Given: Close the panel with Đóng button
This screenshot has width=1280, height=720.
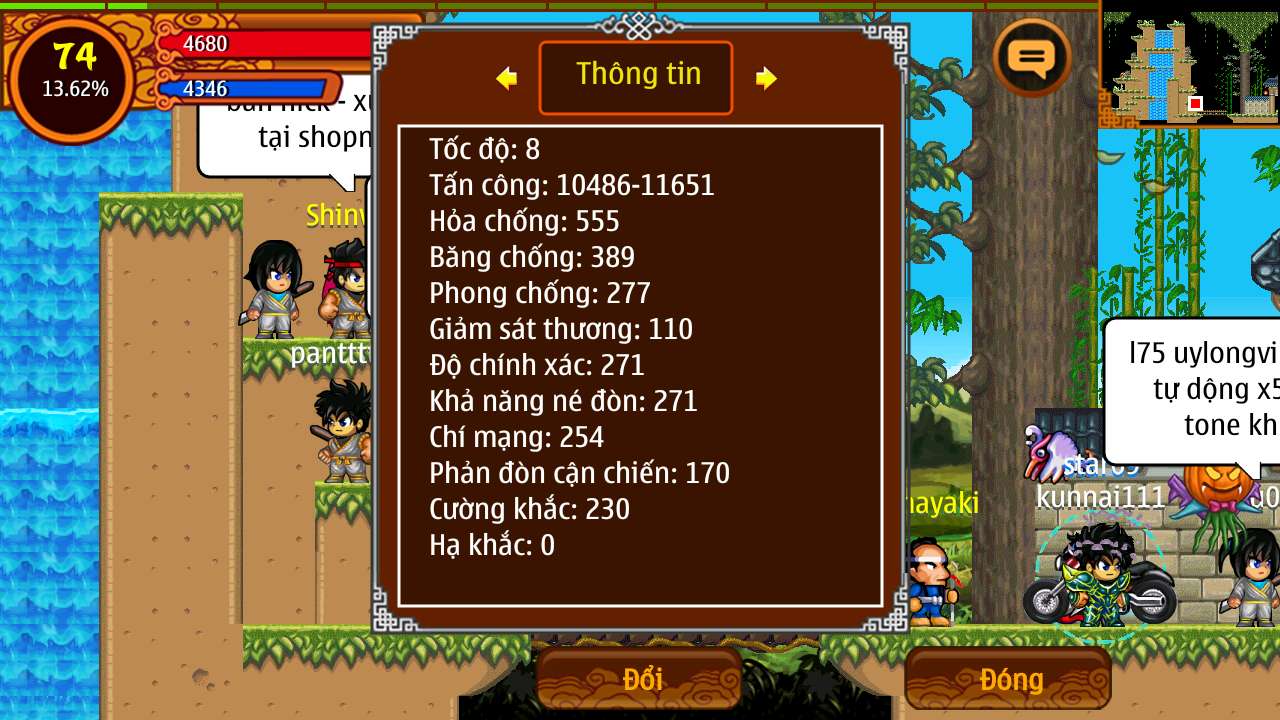Looking at the screenshot, I should click(1008, 679).
